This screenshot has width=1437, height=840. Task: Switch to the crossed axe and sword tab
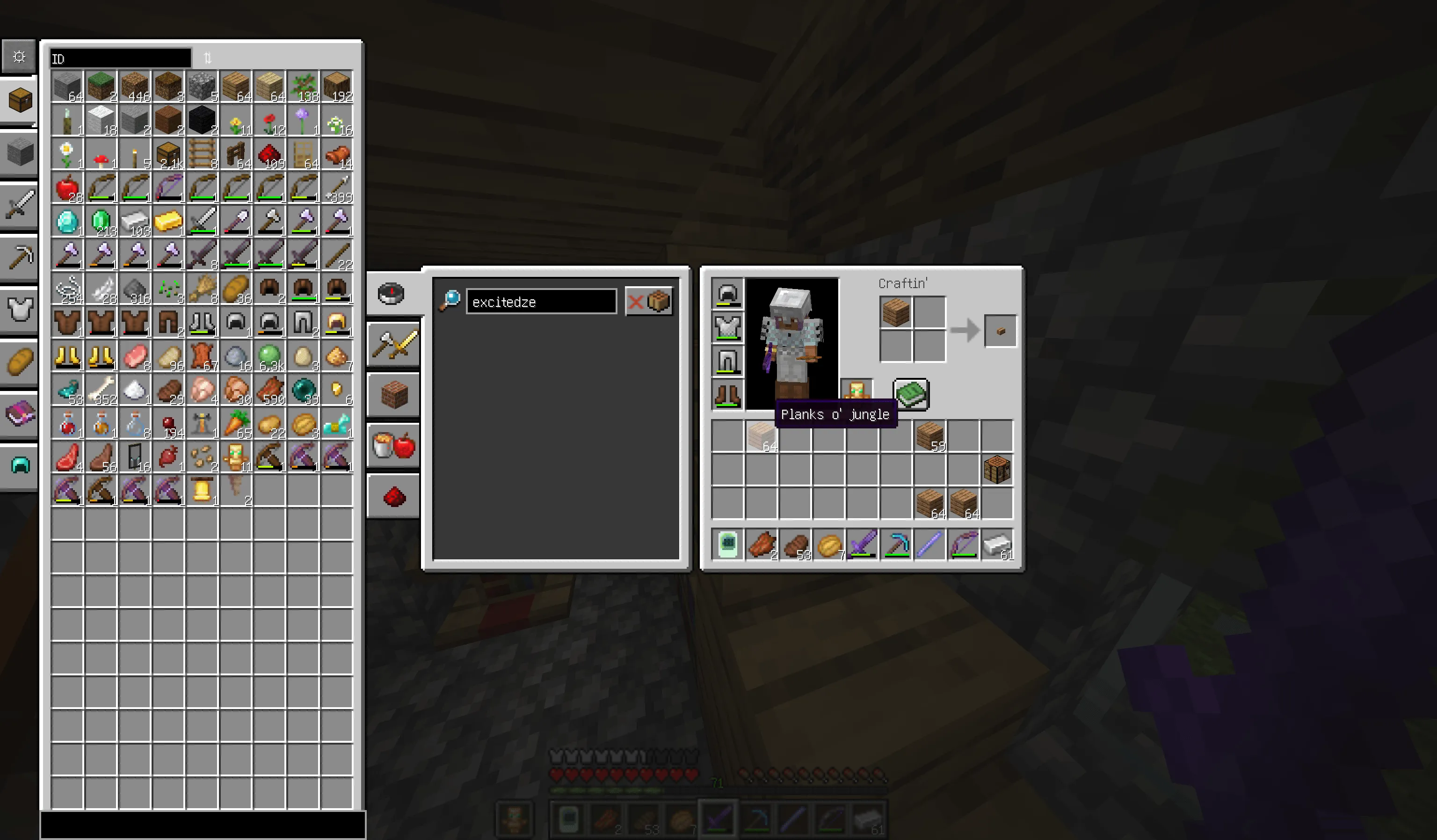[393, 344]
